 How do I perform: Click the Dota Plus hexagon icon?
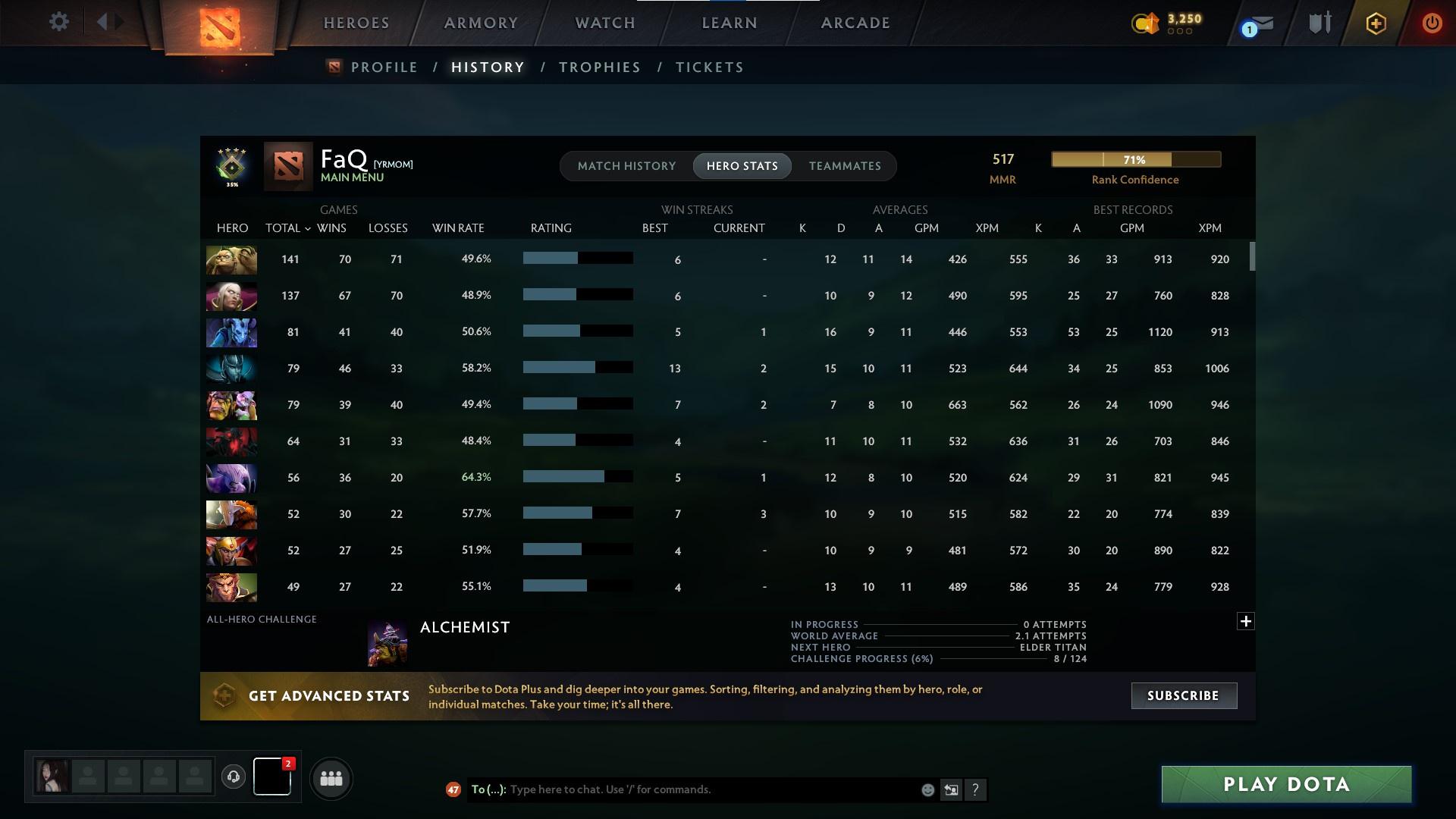[x=1375, y=23]
